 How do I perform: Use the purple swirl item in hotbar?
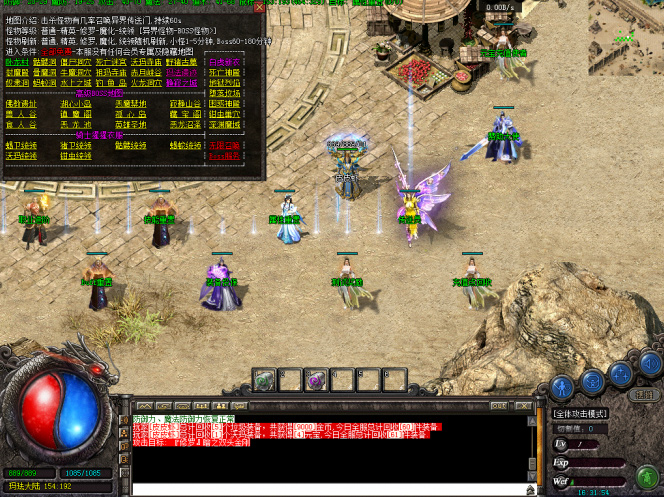314,380
